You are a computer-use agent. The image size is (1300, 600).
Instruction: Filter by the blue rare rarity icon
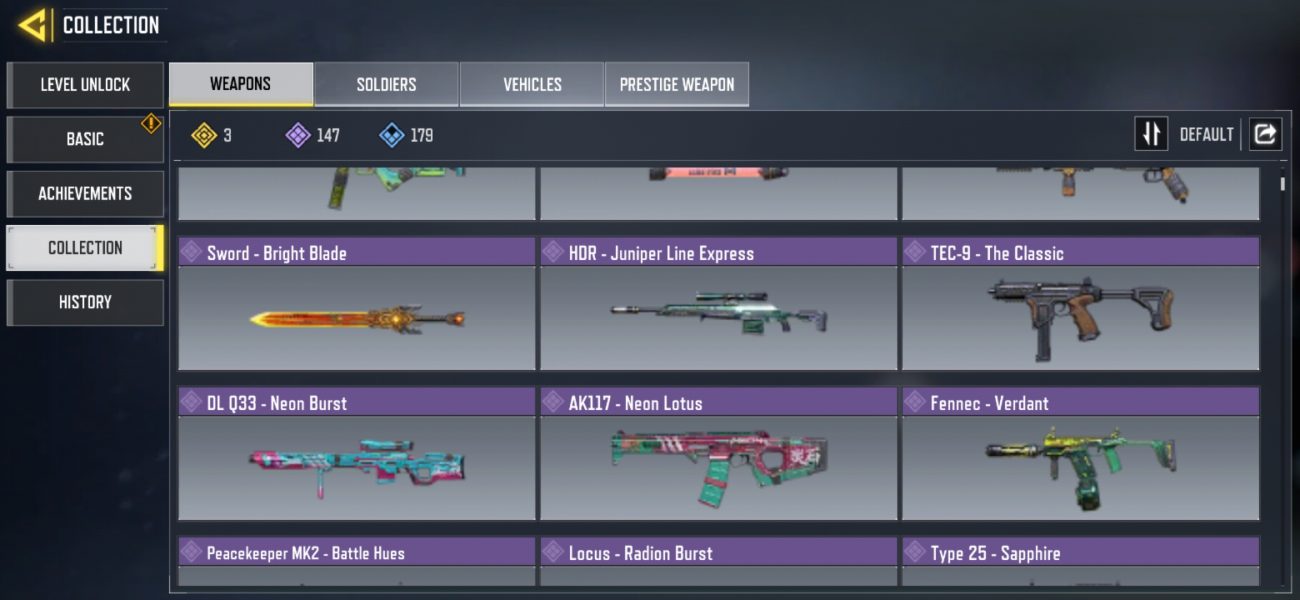coord(392,135)
